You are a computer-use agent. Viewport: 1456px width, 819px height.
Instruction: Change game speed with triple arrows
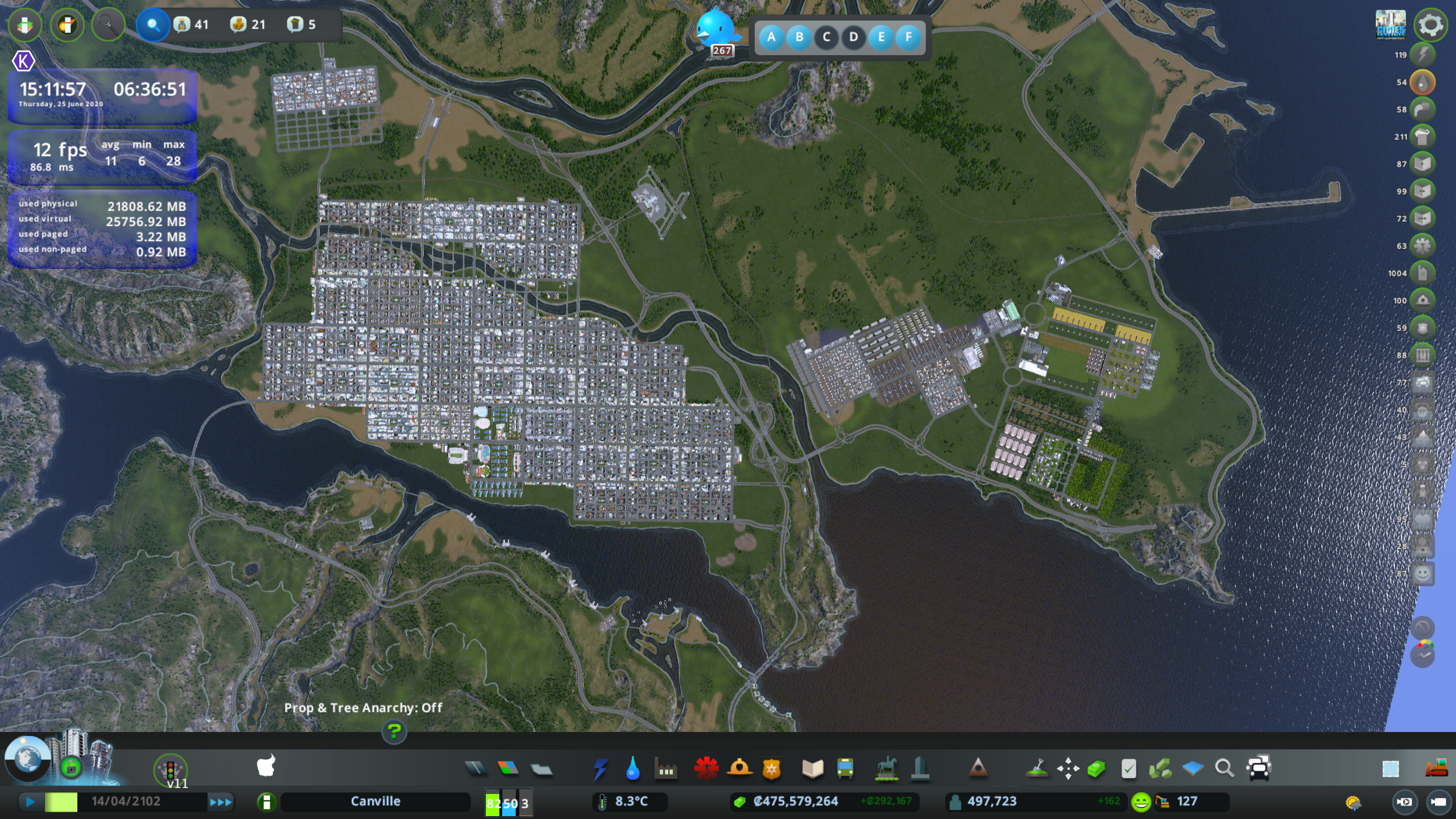[221, 802]
